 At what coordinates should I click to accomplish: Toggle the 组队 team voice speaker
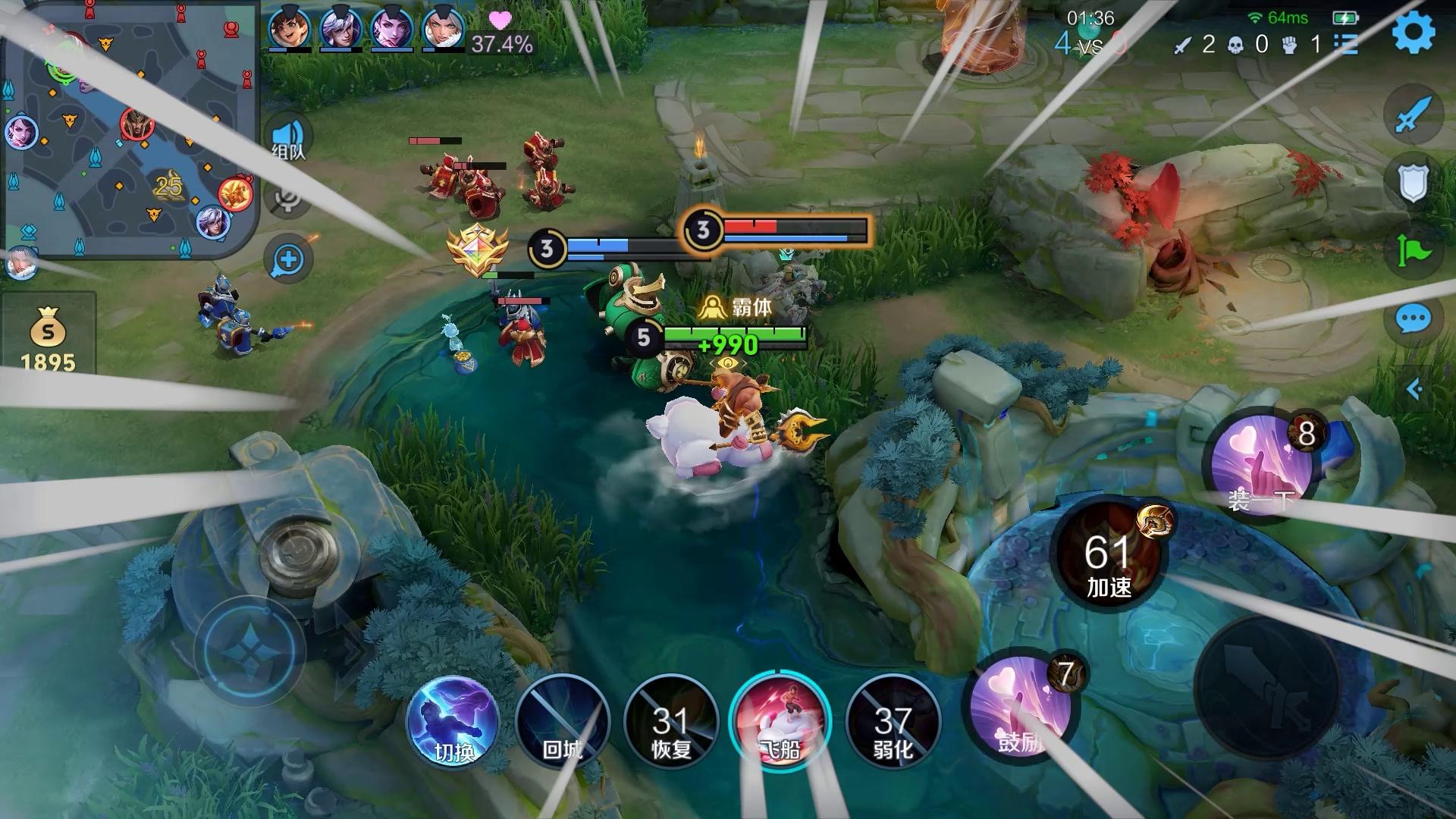[289, 138]
